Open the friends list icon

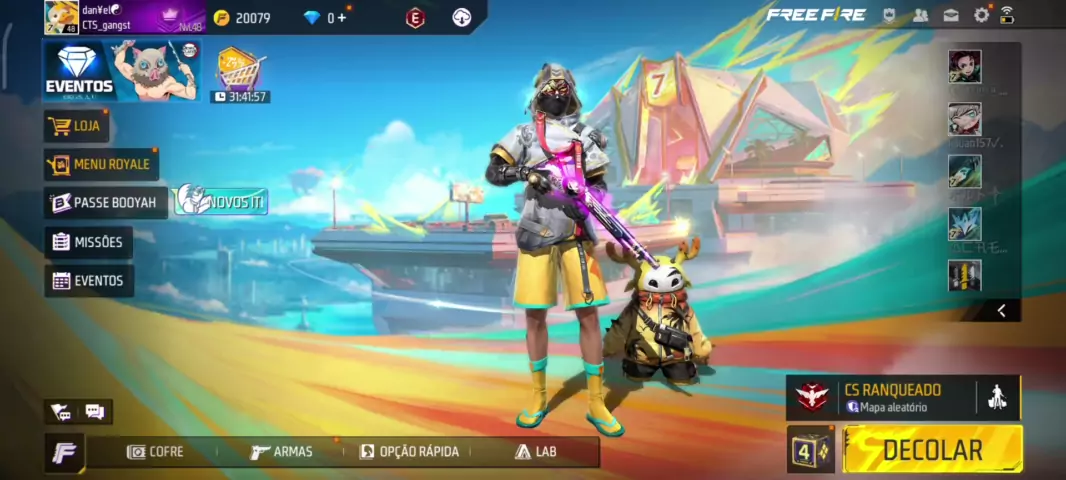click(x=920, y=15)
